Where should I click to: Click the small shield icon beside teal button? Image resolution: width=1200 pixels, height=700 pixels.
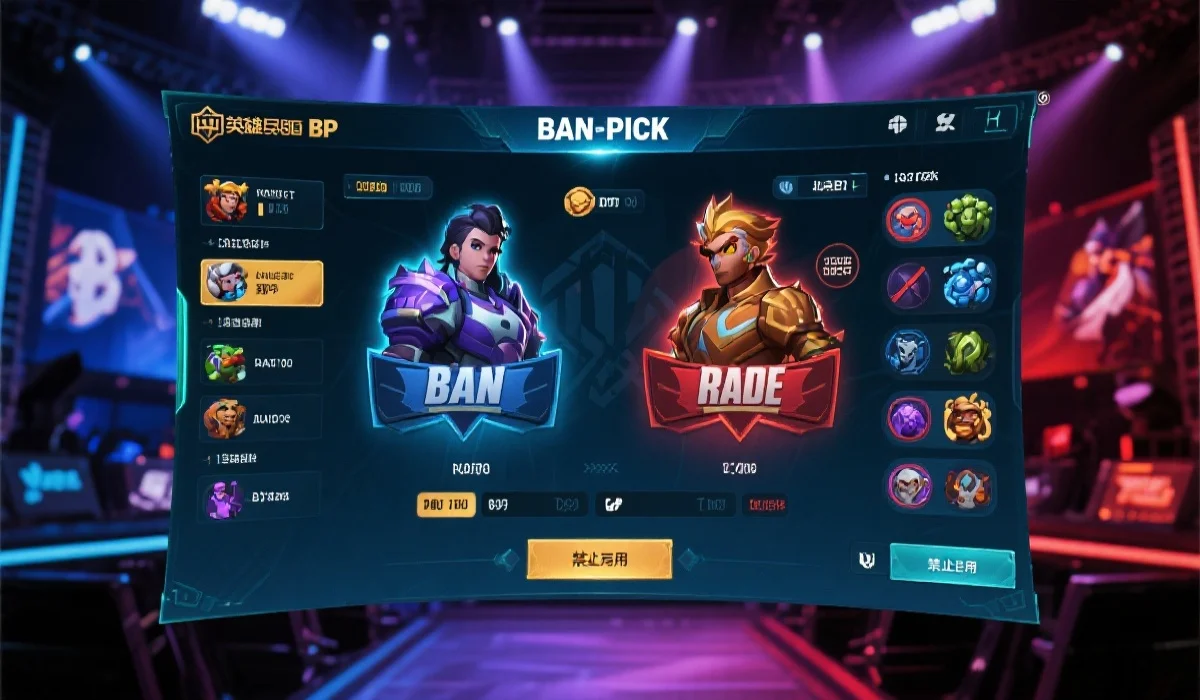tap(866, 560)
